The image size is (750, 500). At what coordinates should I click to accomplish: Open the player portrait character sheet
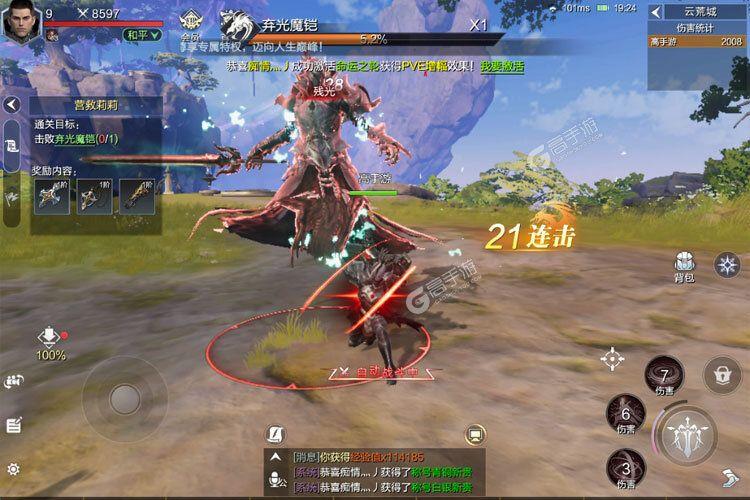tap(21, 21)
